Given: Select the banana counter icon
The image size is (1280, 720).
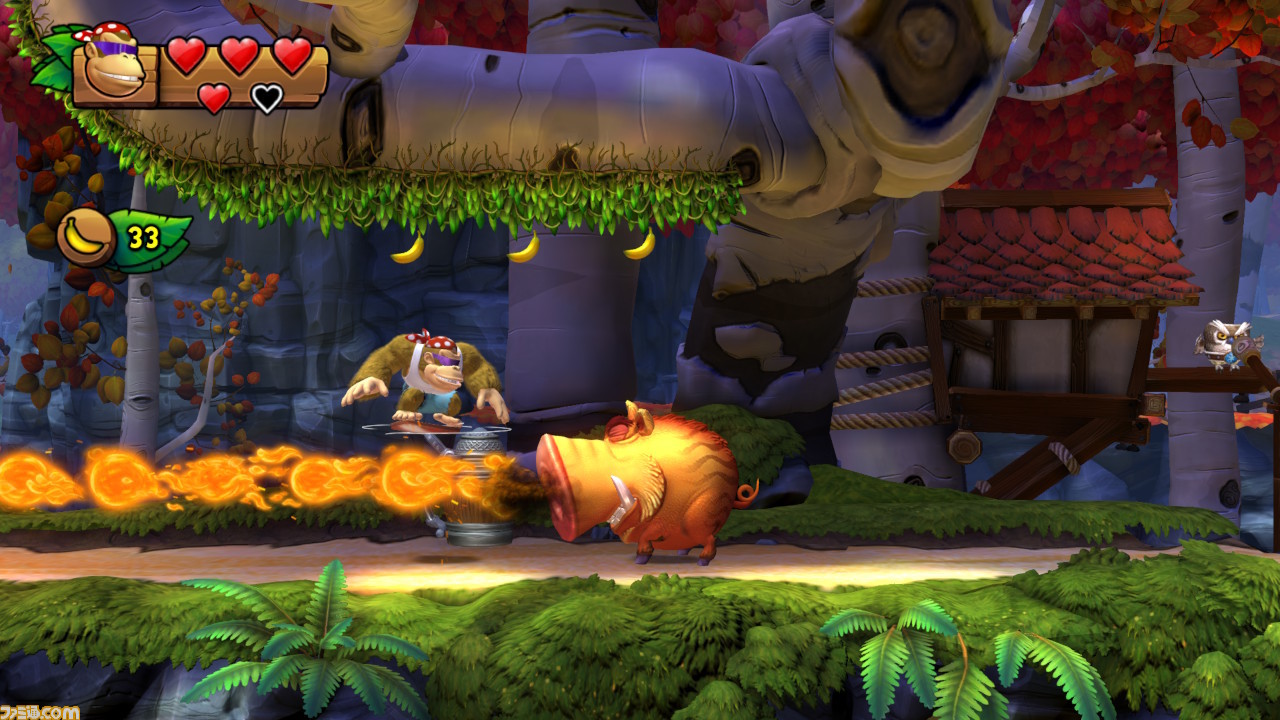Looking at the screenshot, I should [86, 237].
